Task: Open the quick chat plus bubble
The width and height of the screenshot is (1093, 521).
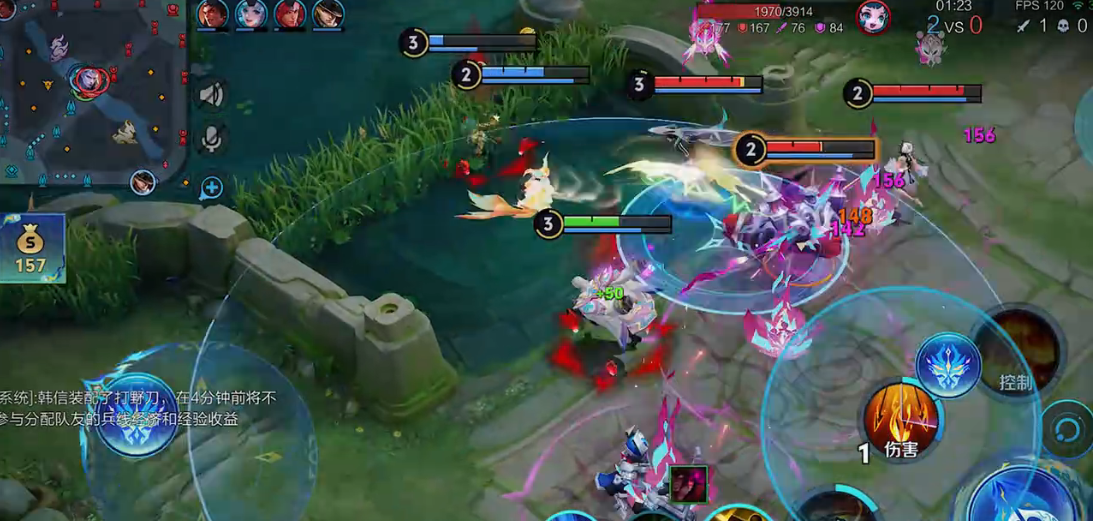Action: point(211,187)
